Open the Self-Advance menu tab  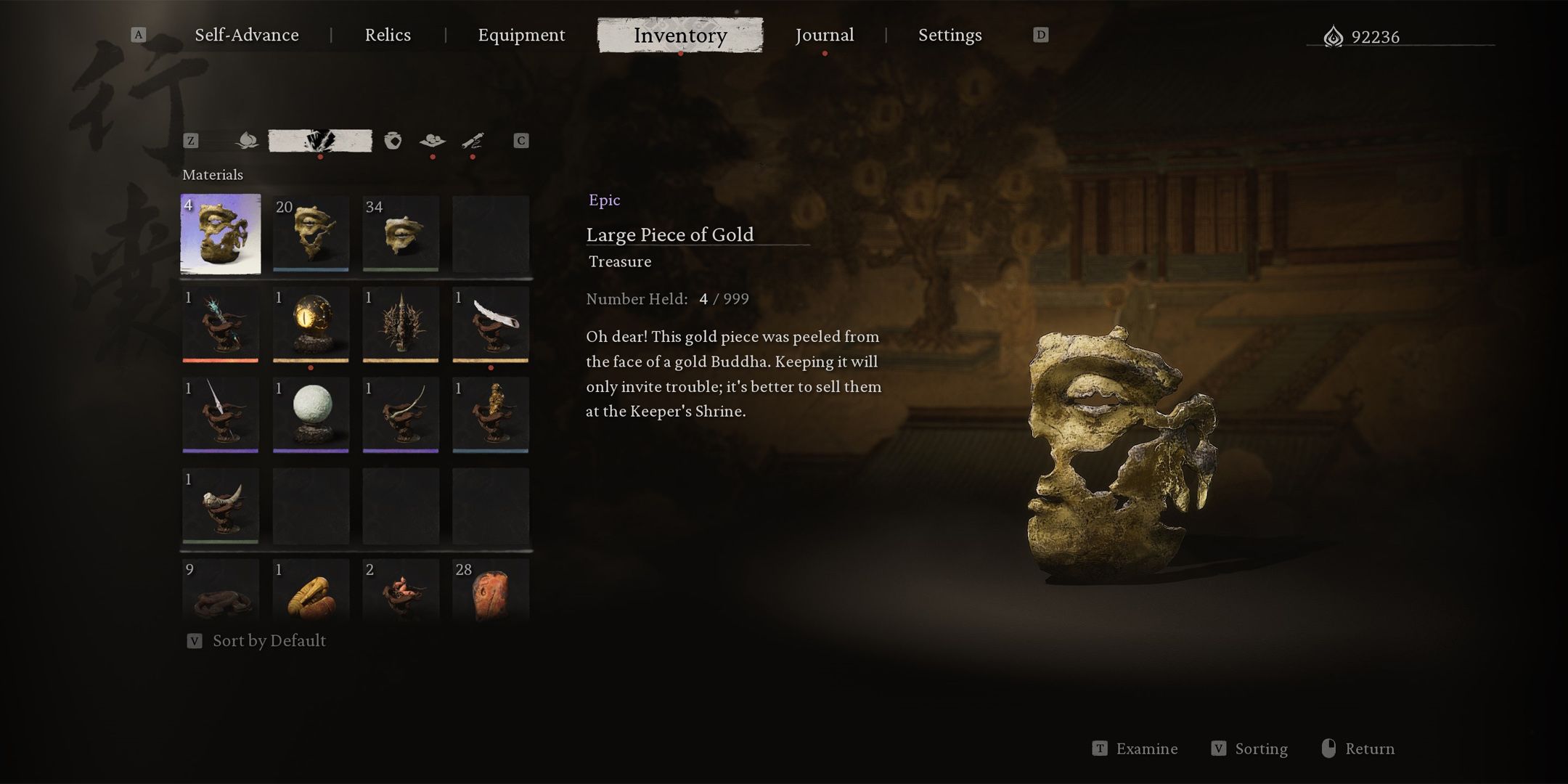point(246,35)
